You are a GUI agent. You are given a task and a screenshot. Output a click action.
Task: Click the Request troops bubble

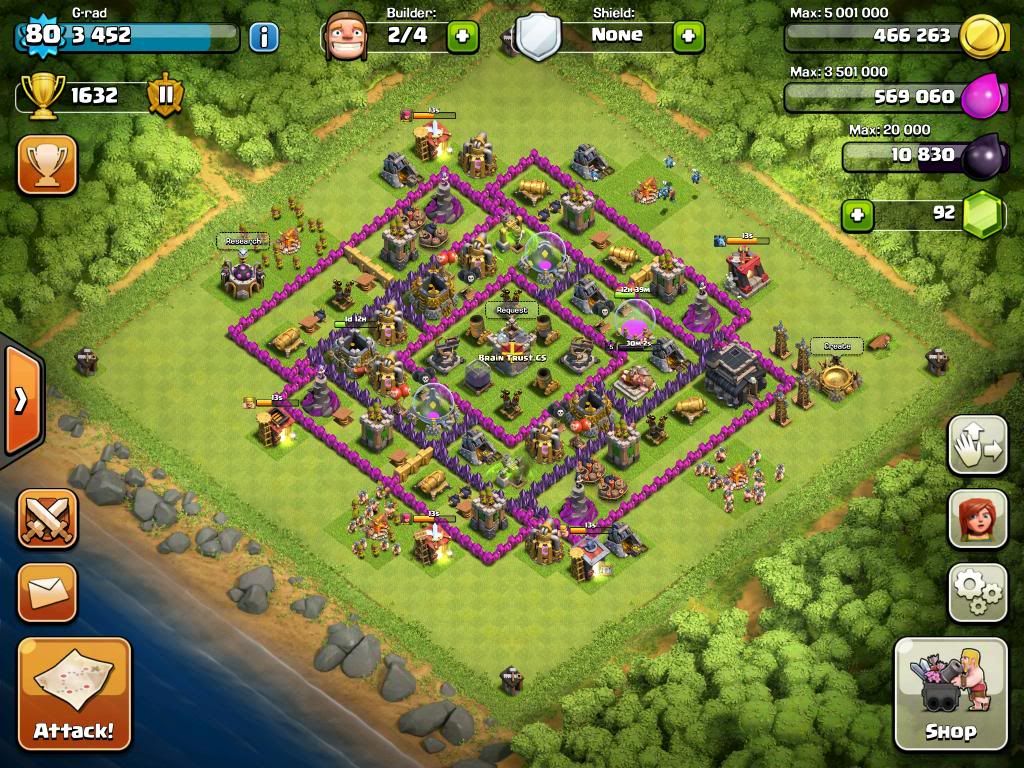point(511,310)
